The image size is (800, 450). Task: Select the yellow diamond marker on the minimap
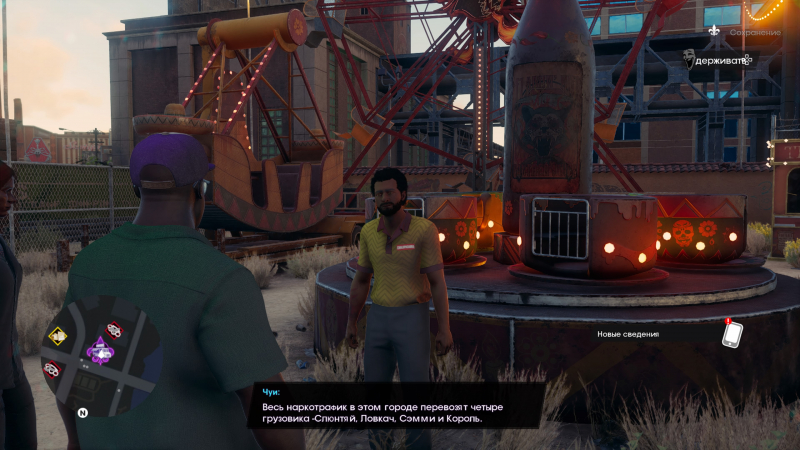(x=58, y=336)
